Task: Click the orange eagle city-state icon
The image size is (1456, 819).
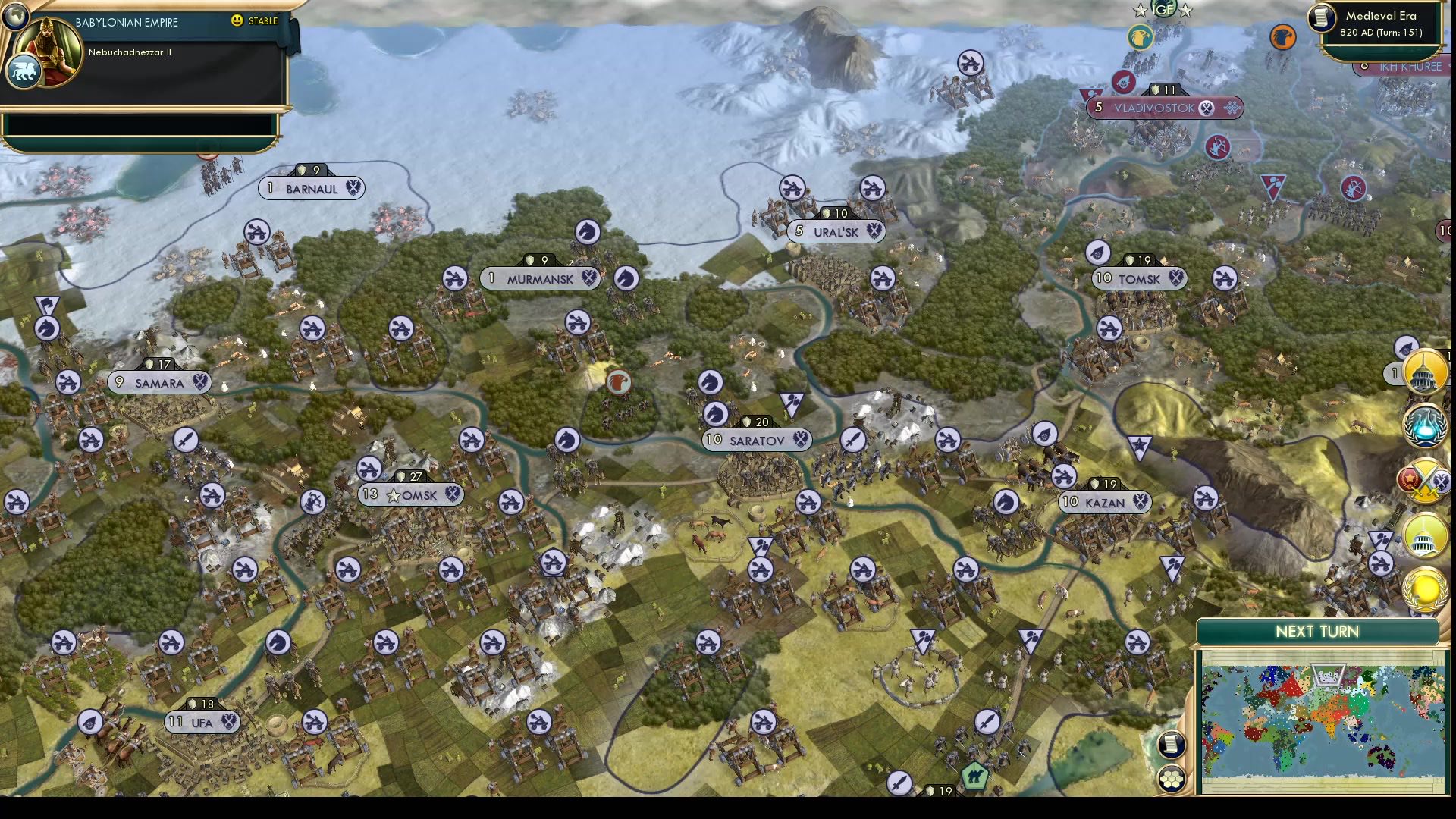Action: [x=1283, y=36]
